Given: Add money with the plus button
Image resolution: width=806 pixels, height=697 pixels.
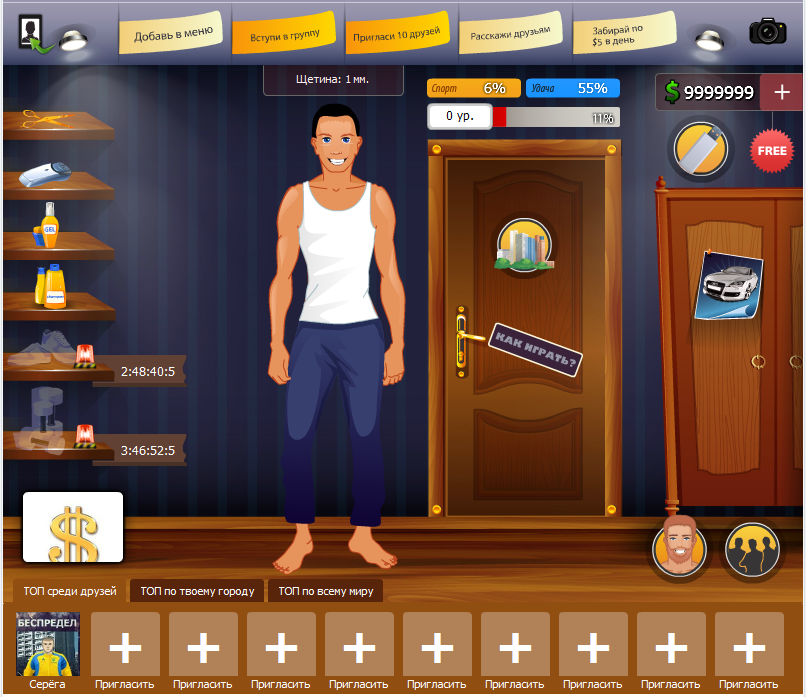Looking at the screenshot, I should point(780,92).
